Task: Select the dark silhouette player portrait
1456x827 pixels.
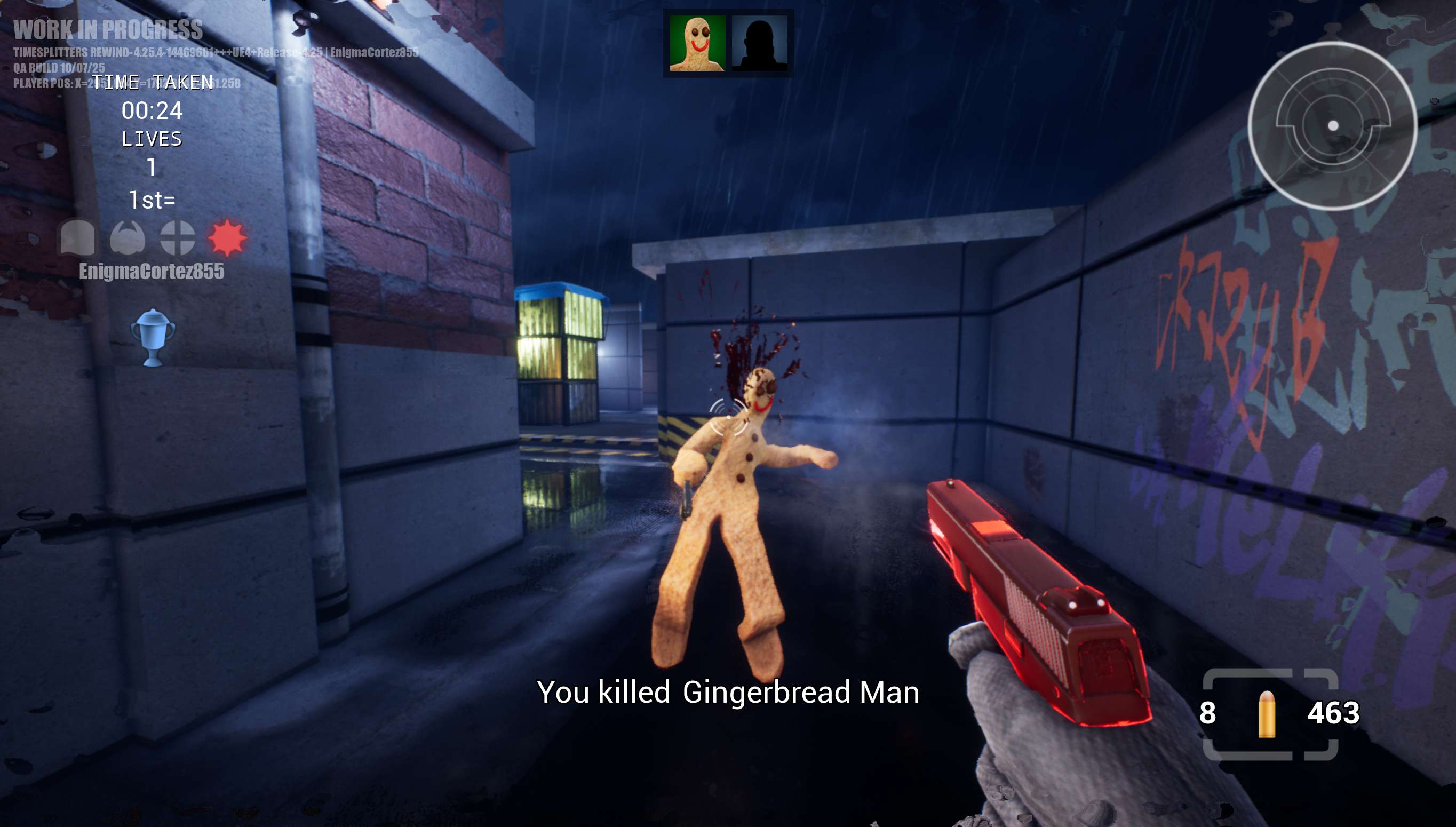Action: click(x=759, y=43)
